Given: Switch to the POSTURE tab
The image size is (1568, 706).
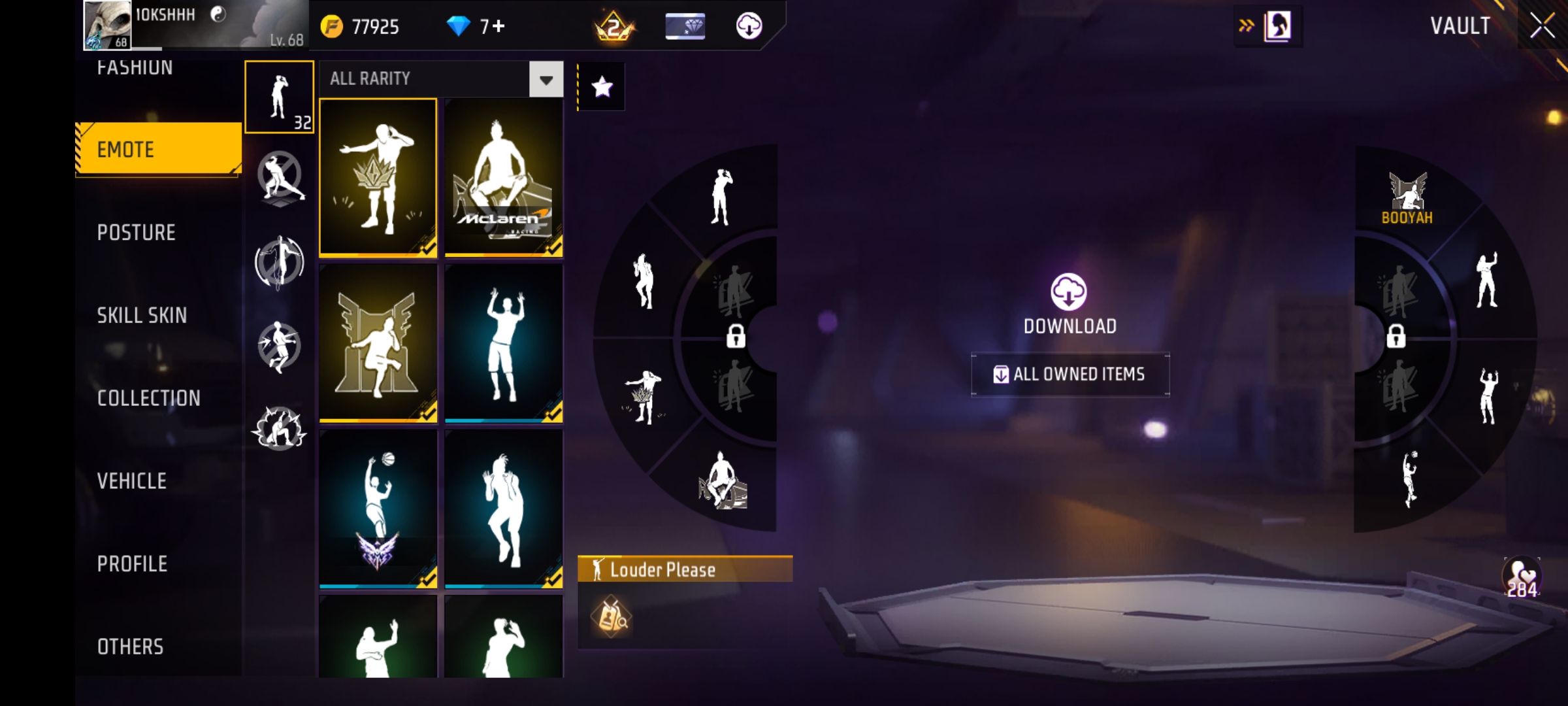Looking at the screenshot, I should (x=136, y=232).
